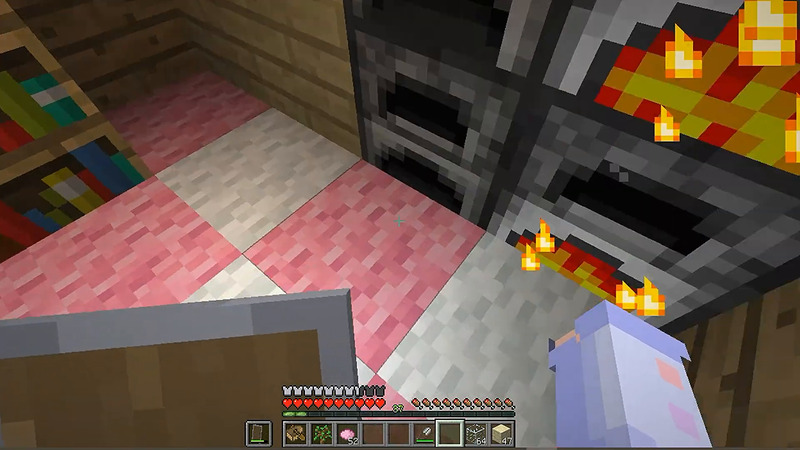Pick the small white tool hotbar slot
Screen dimensions: 800x450
pos(424,433)
